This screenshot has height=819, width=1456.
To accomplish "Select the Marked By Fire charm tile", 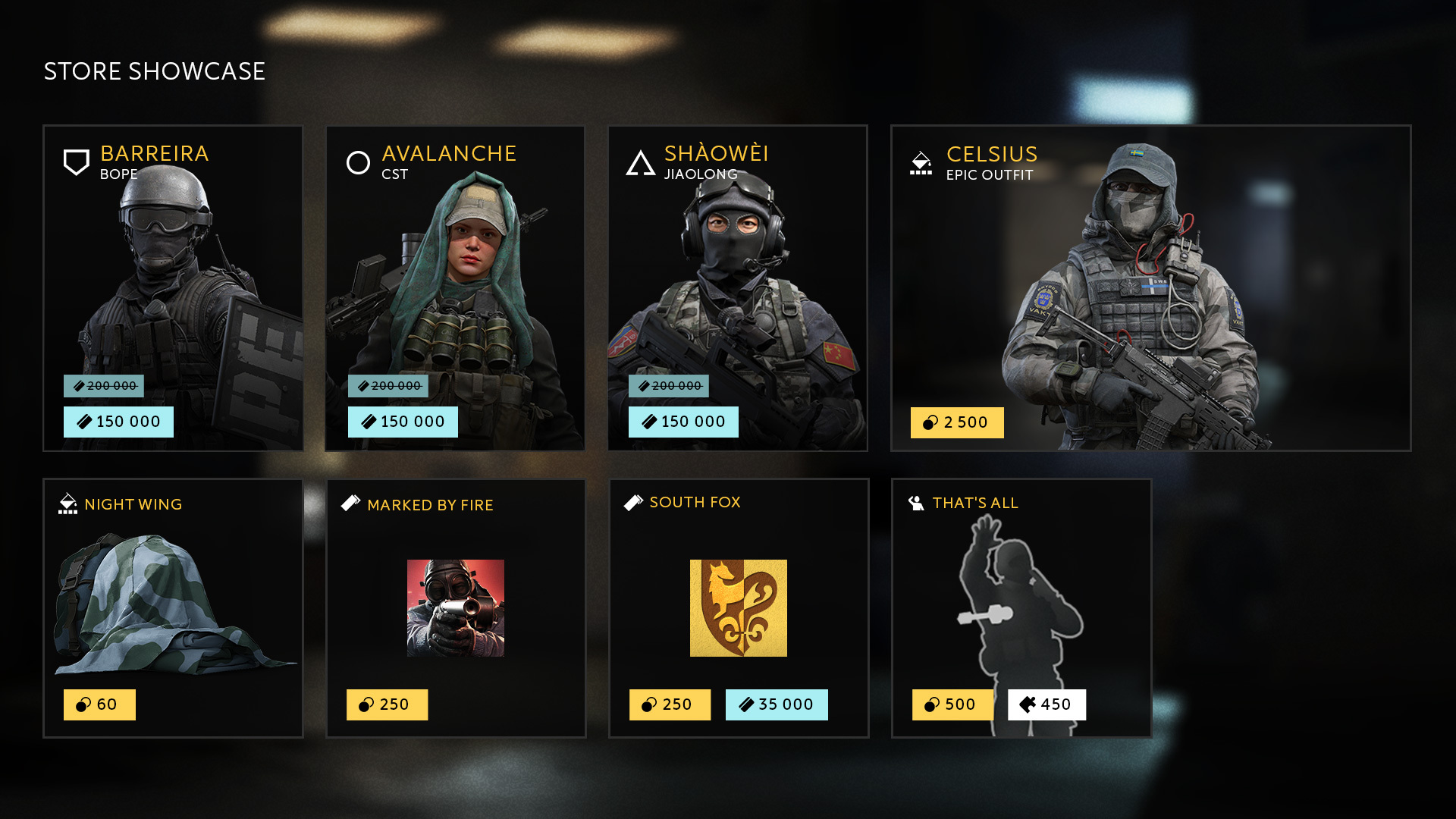I will point(455,607).
